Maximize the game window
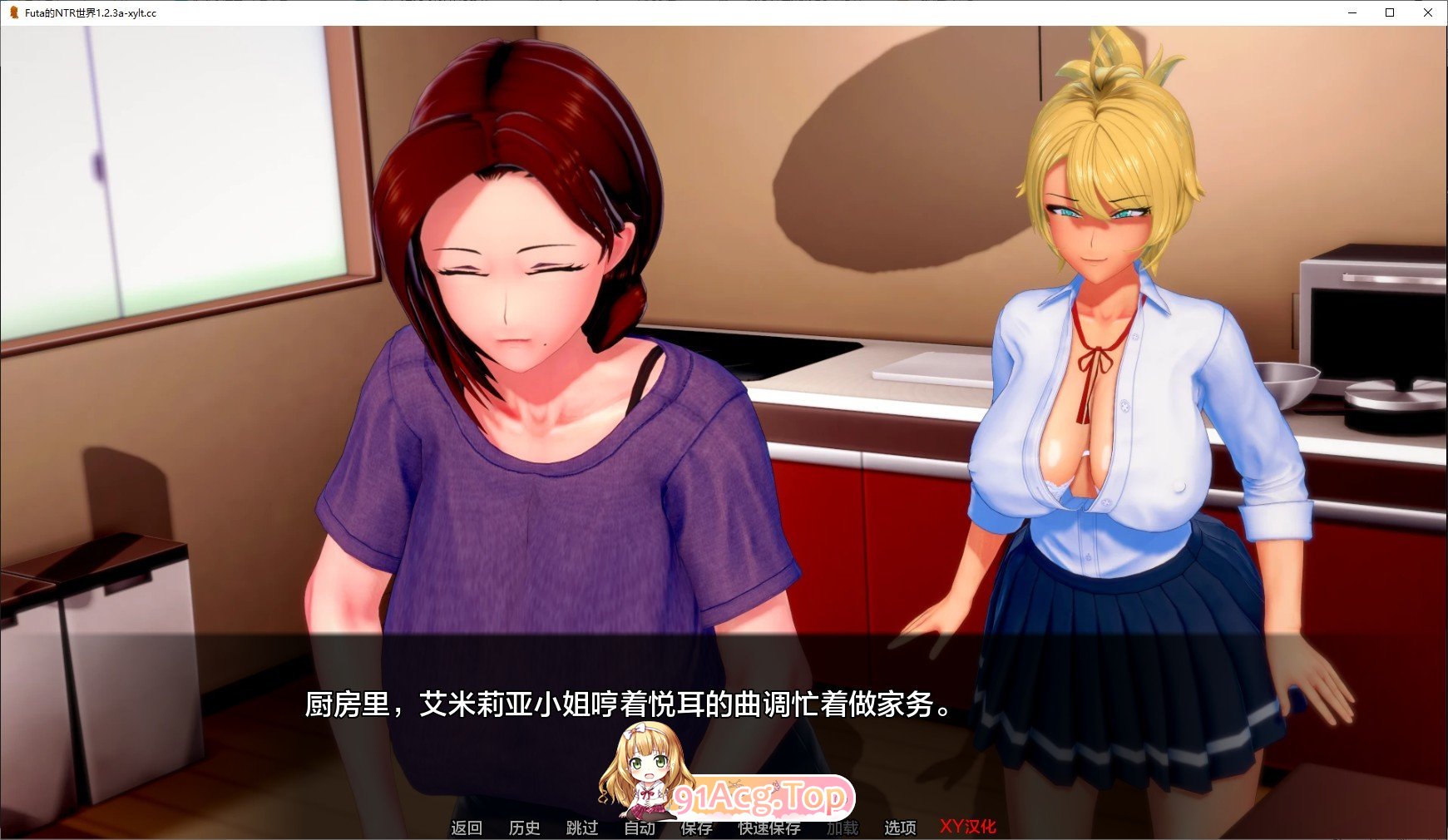The image size is (1448, 840). (1389, 12)
